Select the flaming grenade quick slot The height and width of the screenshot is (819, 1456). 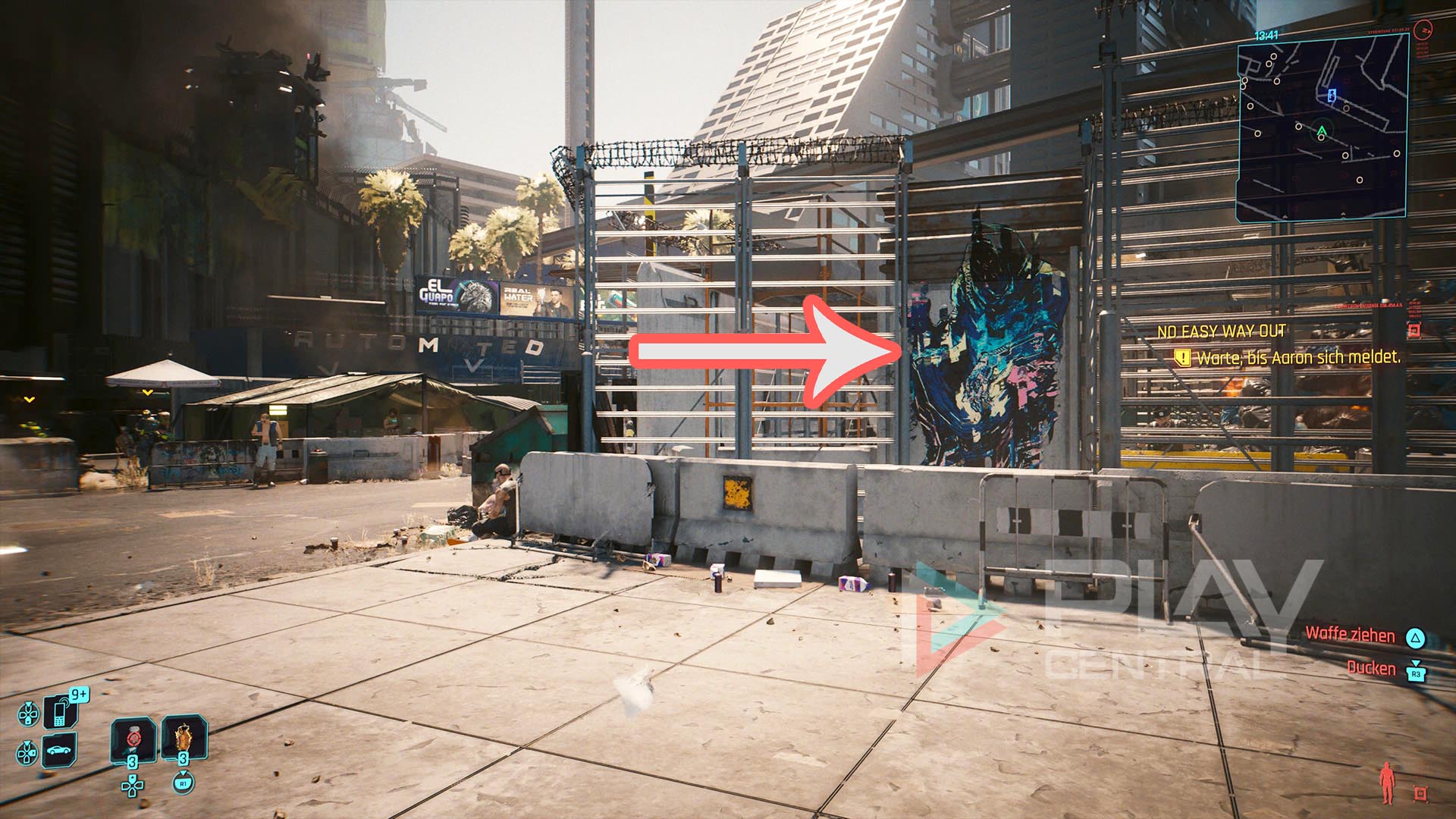tap(183, 737)
